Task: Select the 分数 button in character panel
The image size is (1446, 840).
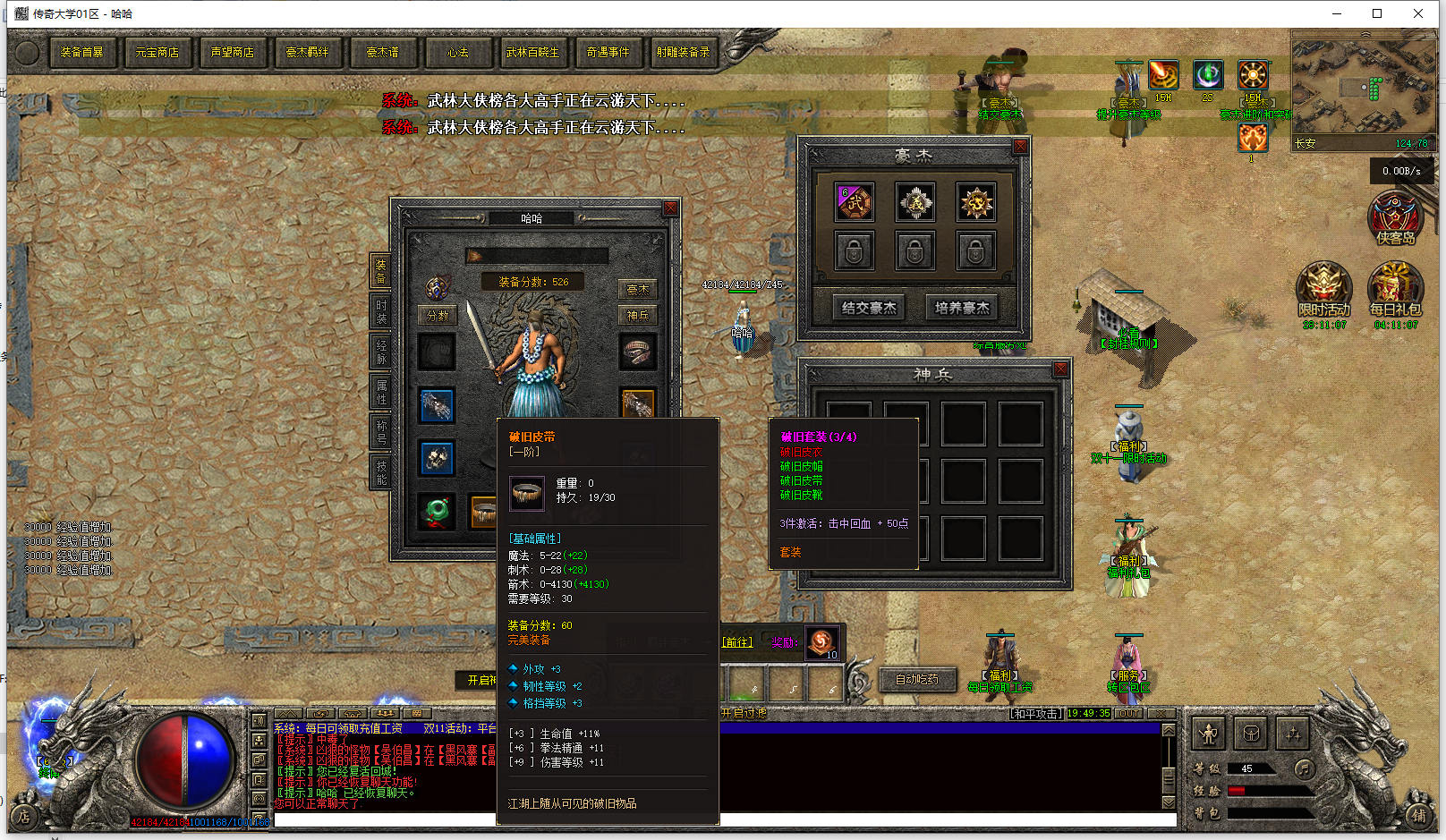Action: click(438, 316)
